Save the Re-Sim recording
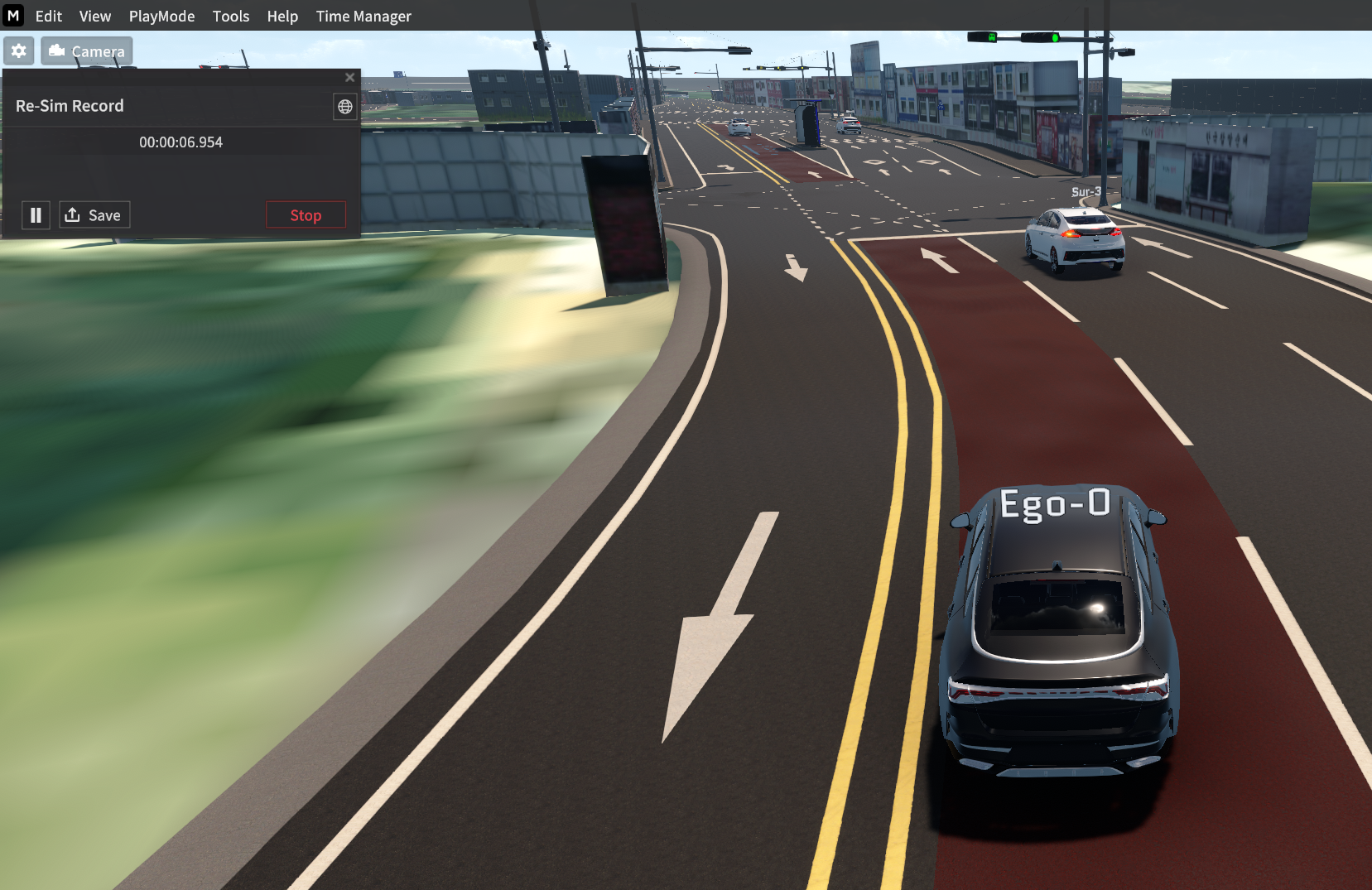This screenshot has height=890, width=1372. [94, 215]
